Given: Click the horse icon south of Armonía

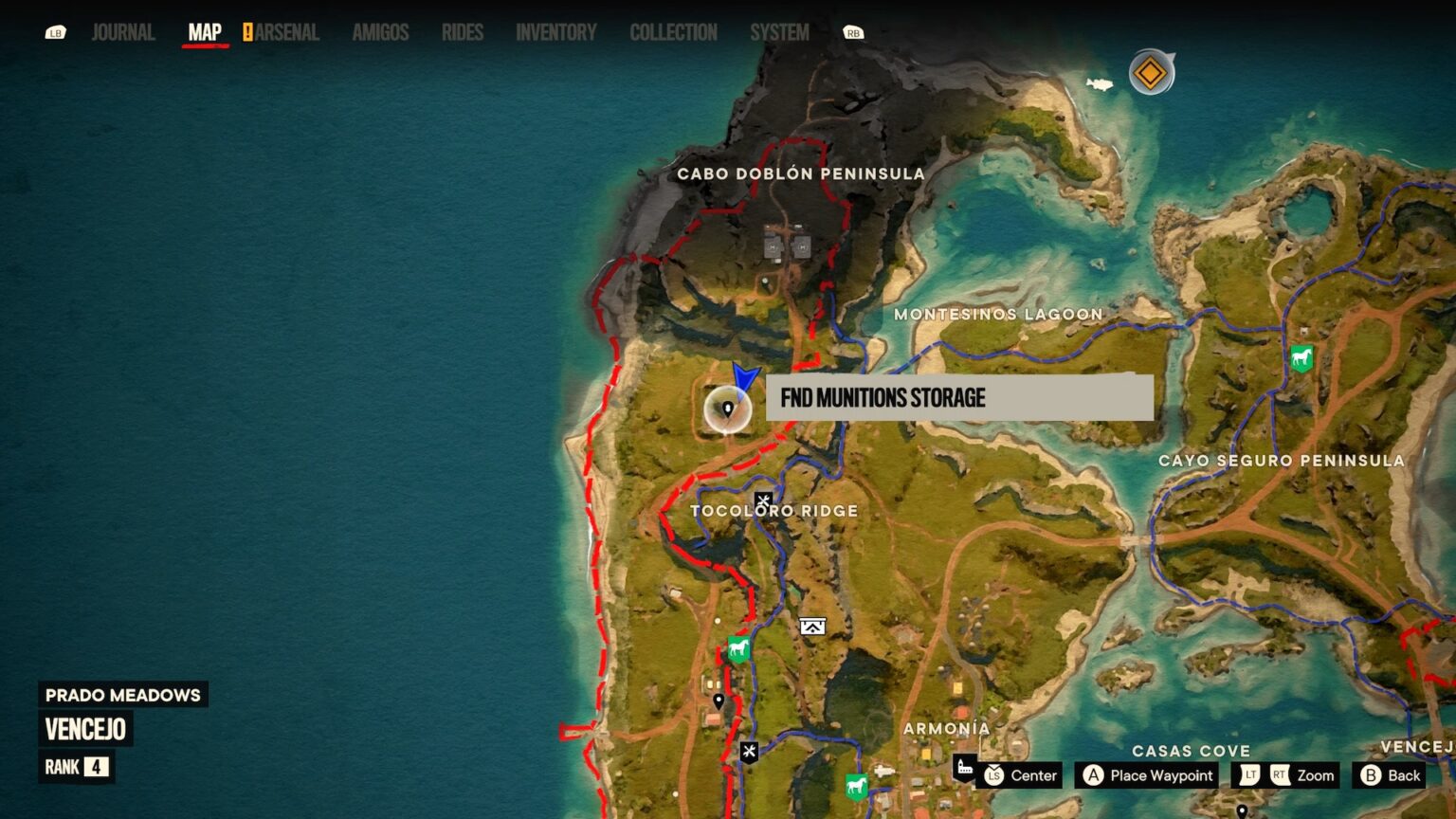Looking at the screenshot, I should [856, 787].
